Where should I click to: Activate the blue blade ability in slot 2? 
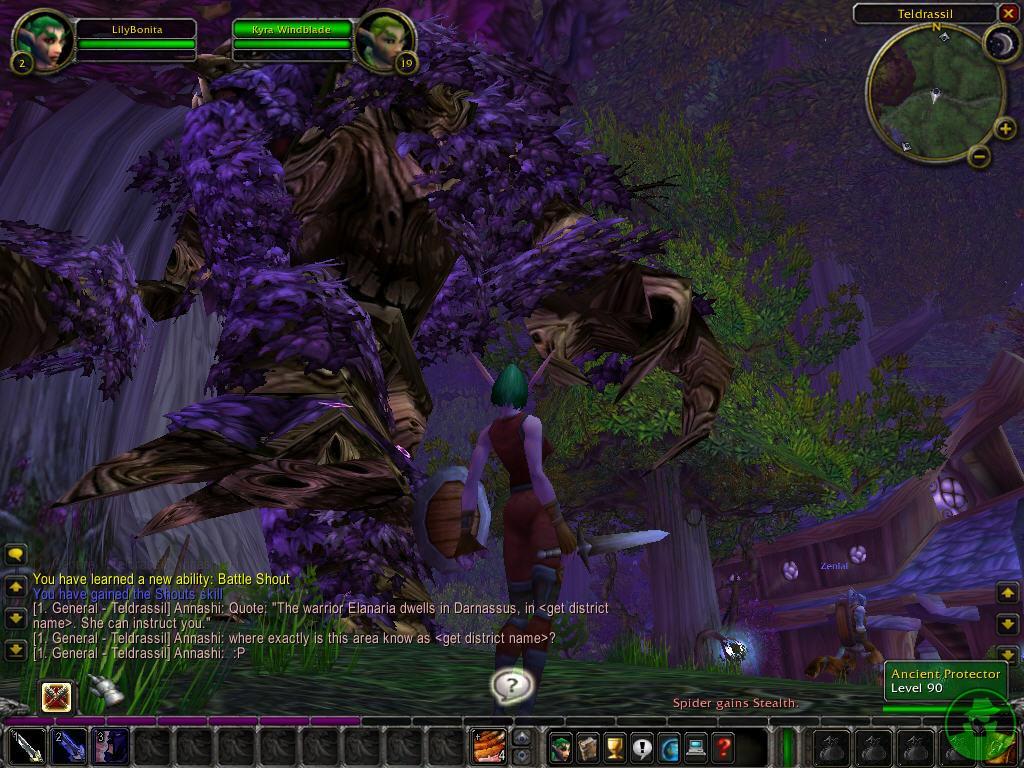pyautogui.click(x=69, y=747)
